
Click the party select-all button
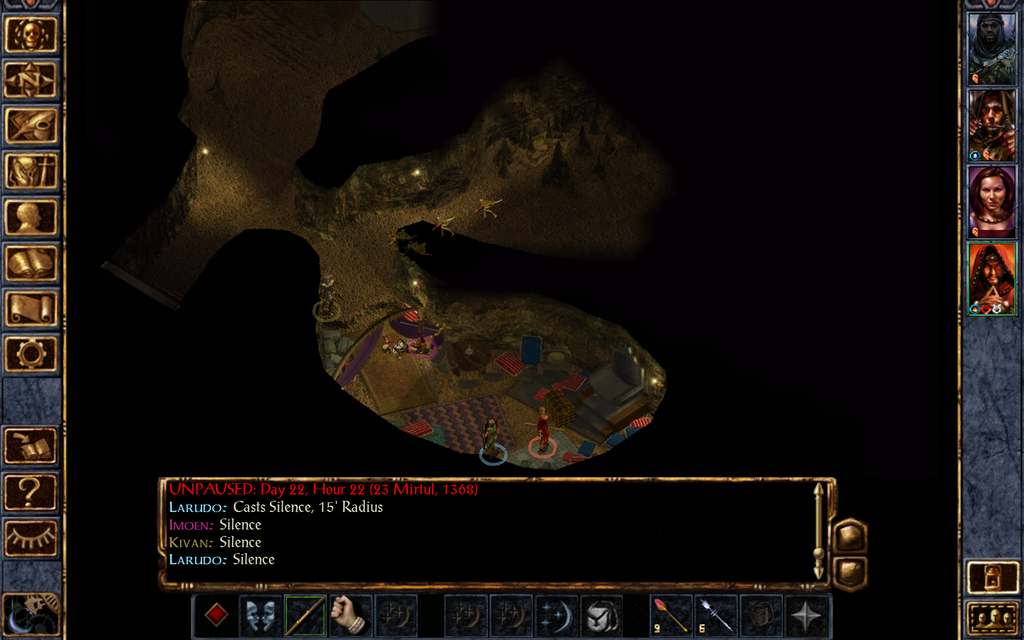click(991, 619)
